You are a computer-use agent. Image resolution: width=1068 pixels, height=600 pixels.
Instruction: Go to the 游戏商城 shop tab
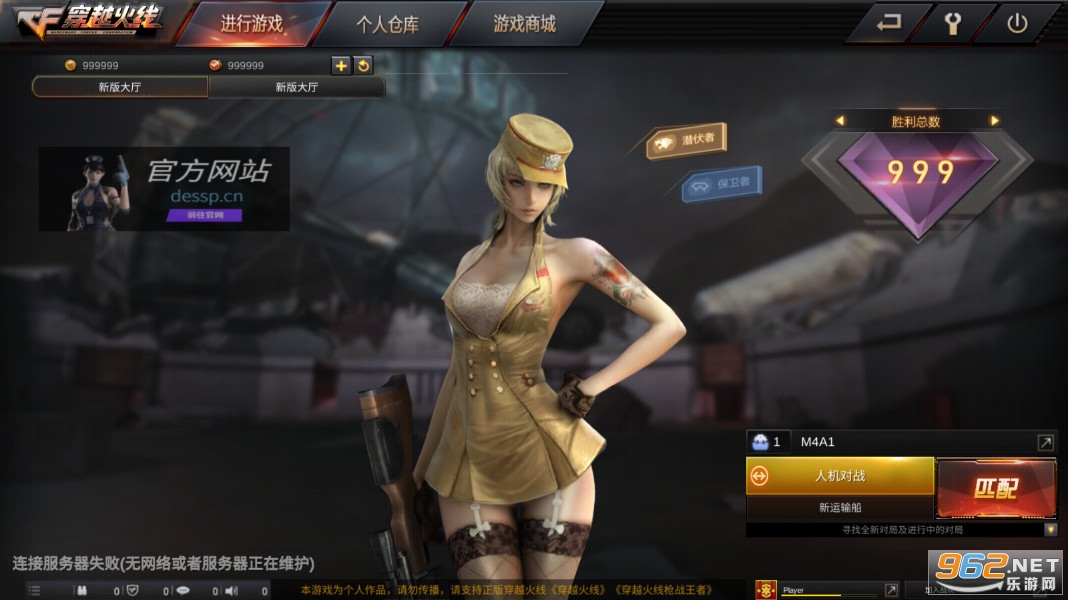click(524, 24)
